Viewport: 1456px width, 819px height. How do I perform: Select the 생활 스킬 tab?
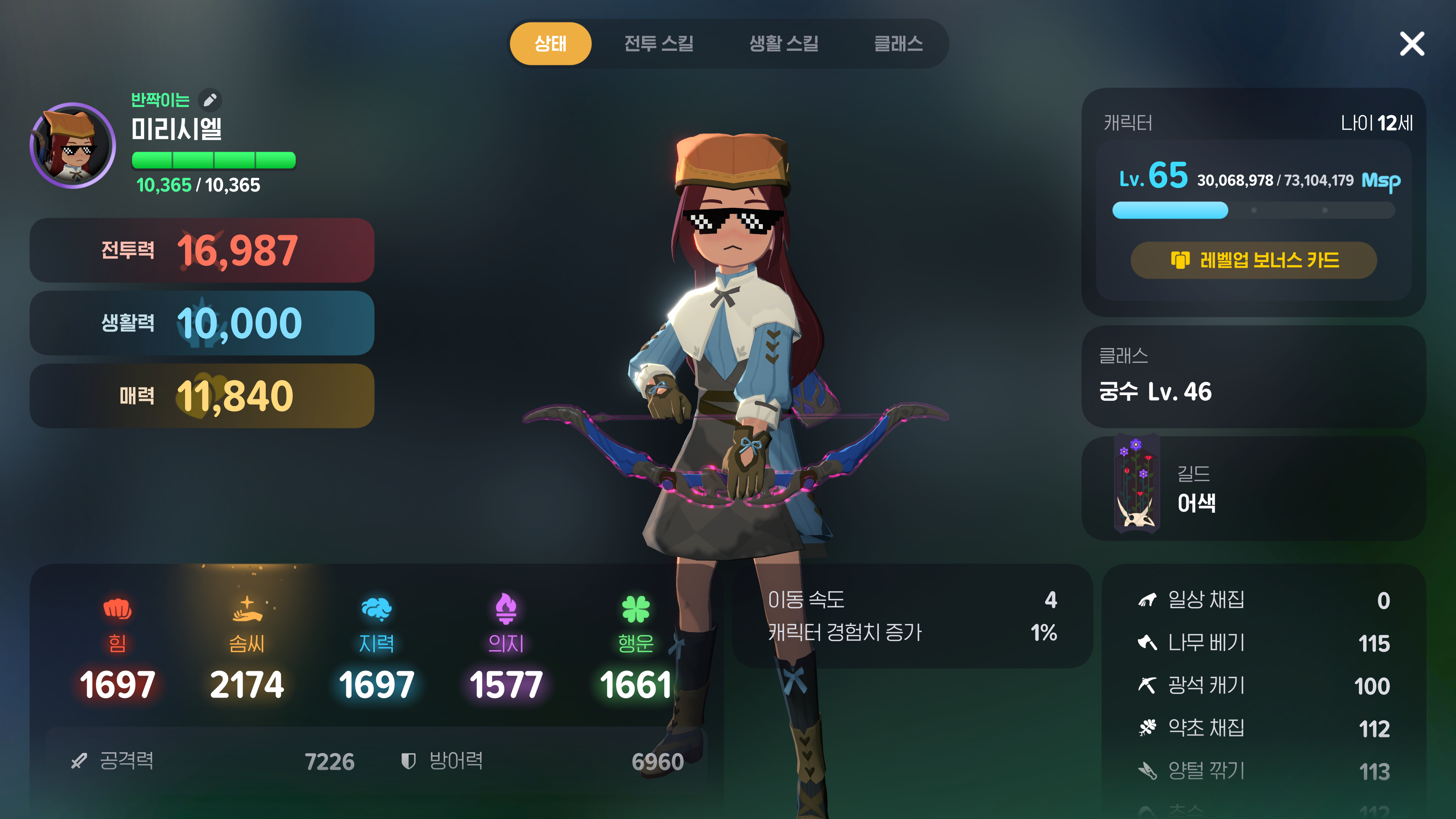click(783, 44)
